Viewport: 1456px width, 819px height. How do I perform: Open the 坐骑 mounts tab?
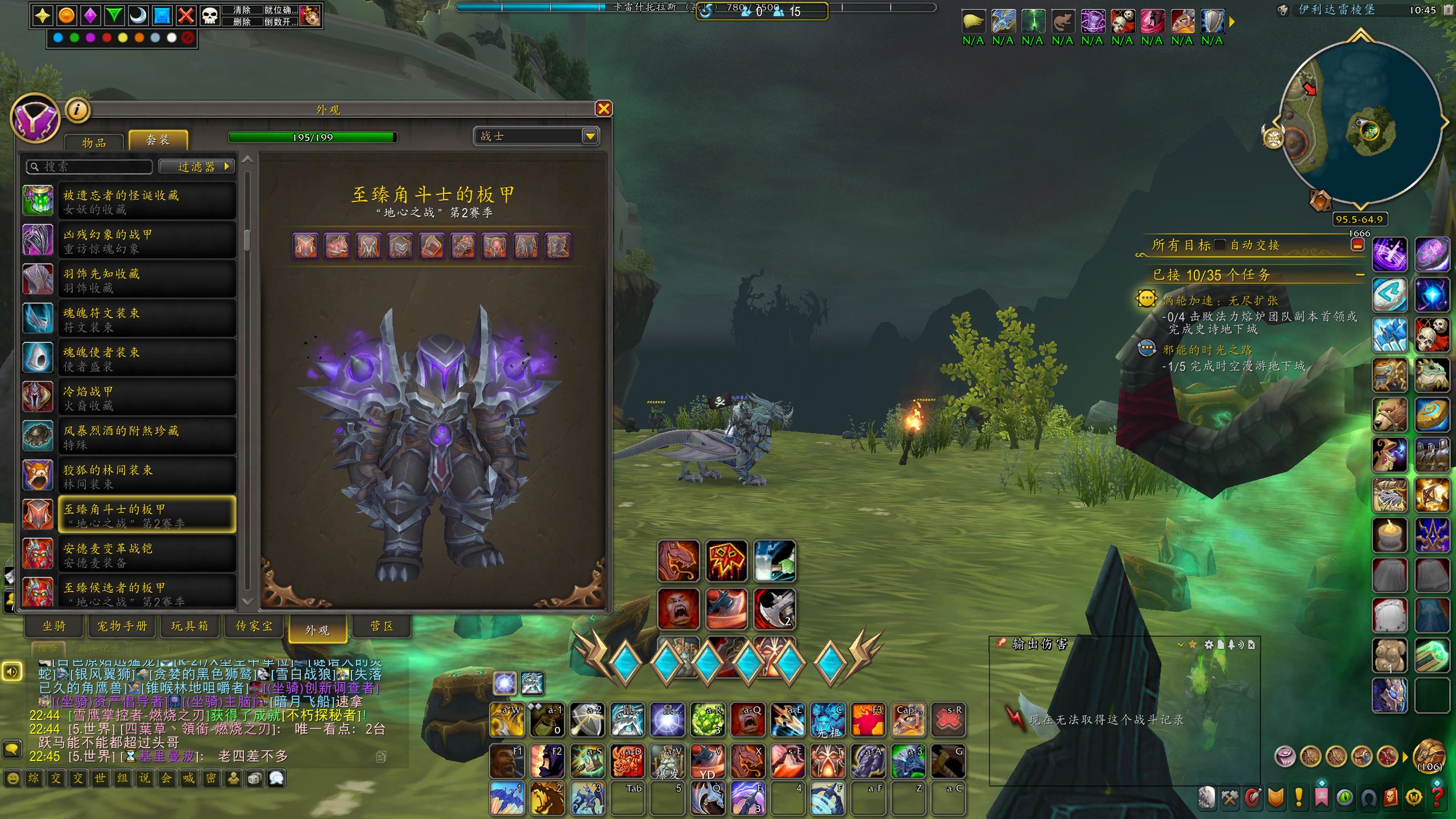55,626
